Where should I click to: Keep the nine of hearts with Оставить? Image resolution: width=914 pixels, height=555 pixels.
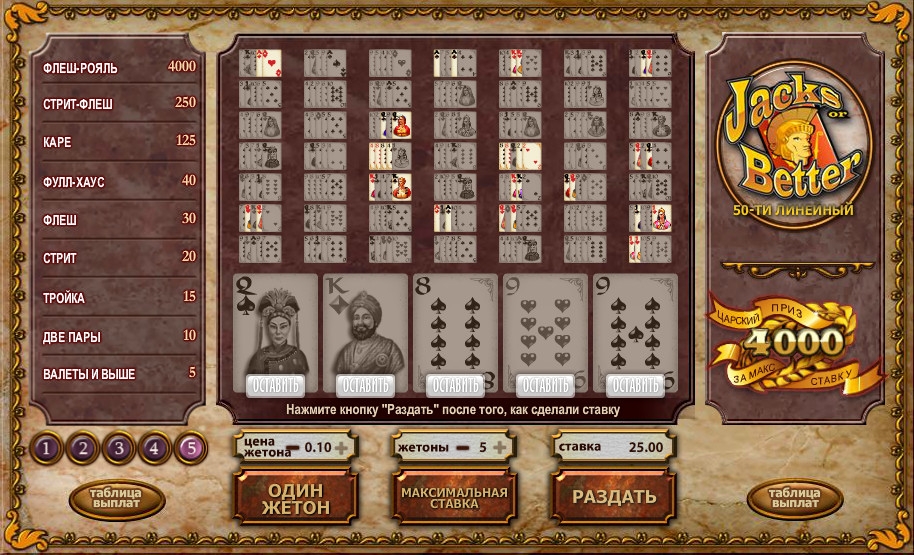tap(545, 385)
